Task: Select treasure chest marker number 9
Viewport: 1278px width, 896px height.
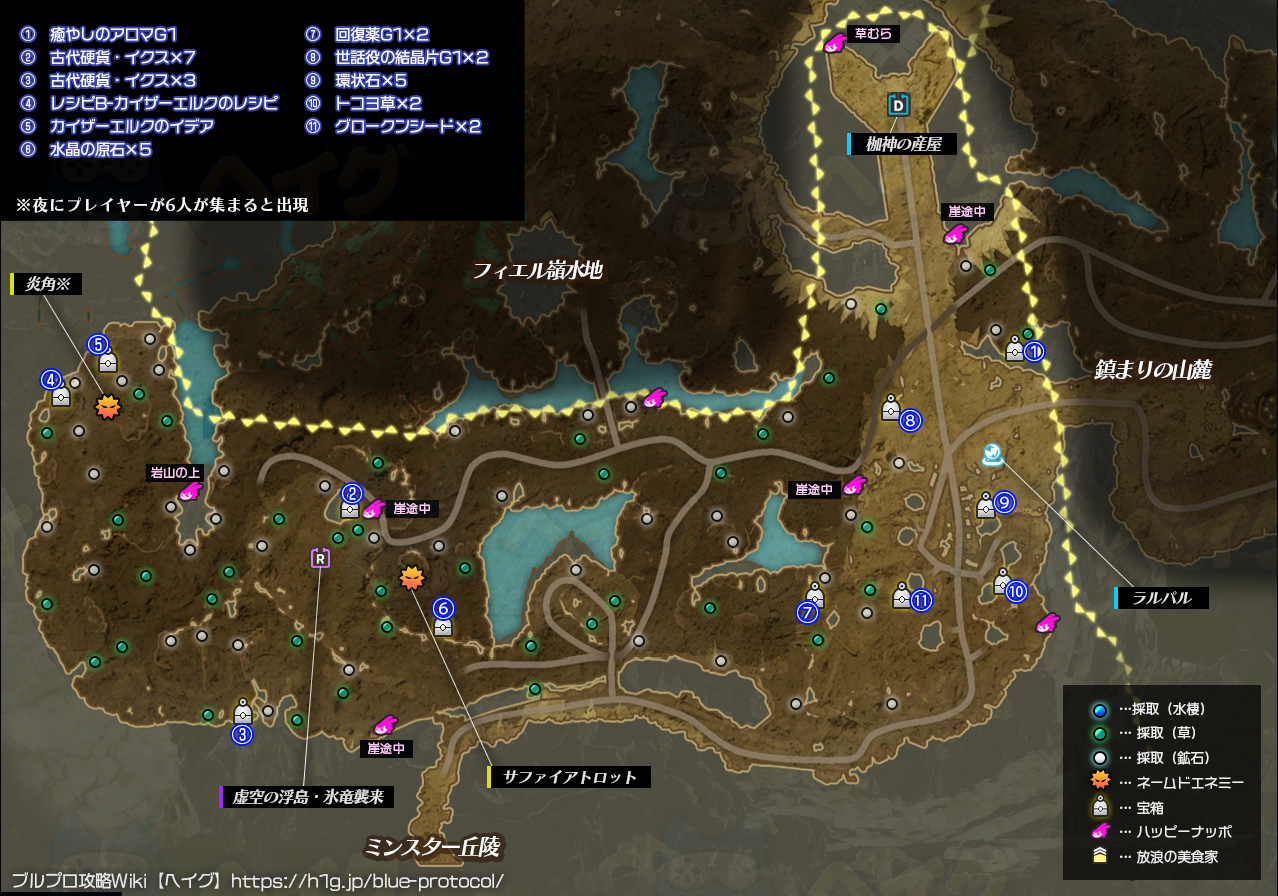Action: [x=986, y=505]
